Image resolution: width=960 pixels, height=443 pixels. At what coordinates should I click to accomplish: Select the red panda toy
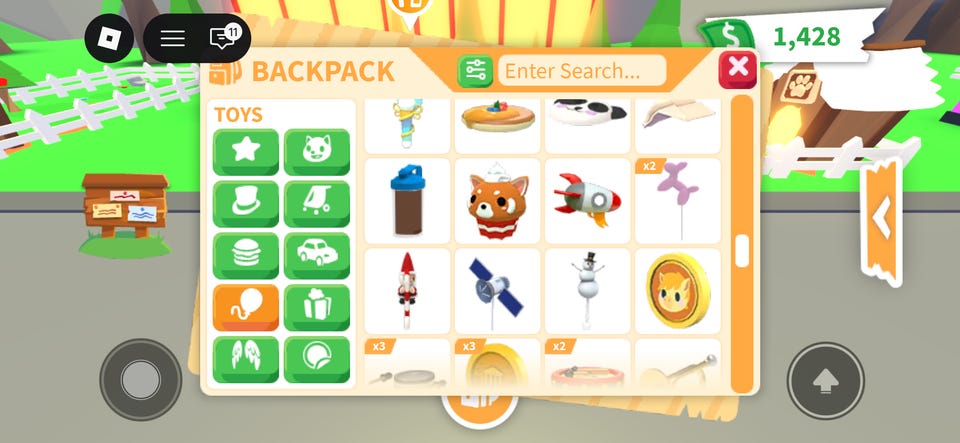(497, 201)
